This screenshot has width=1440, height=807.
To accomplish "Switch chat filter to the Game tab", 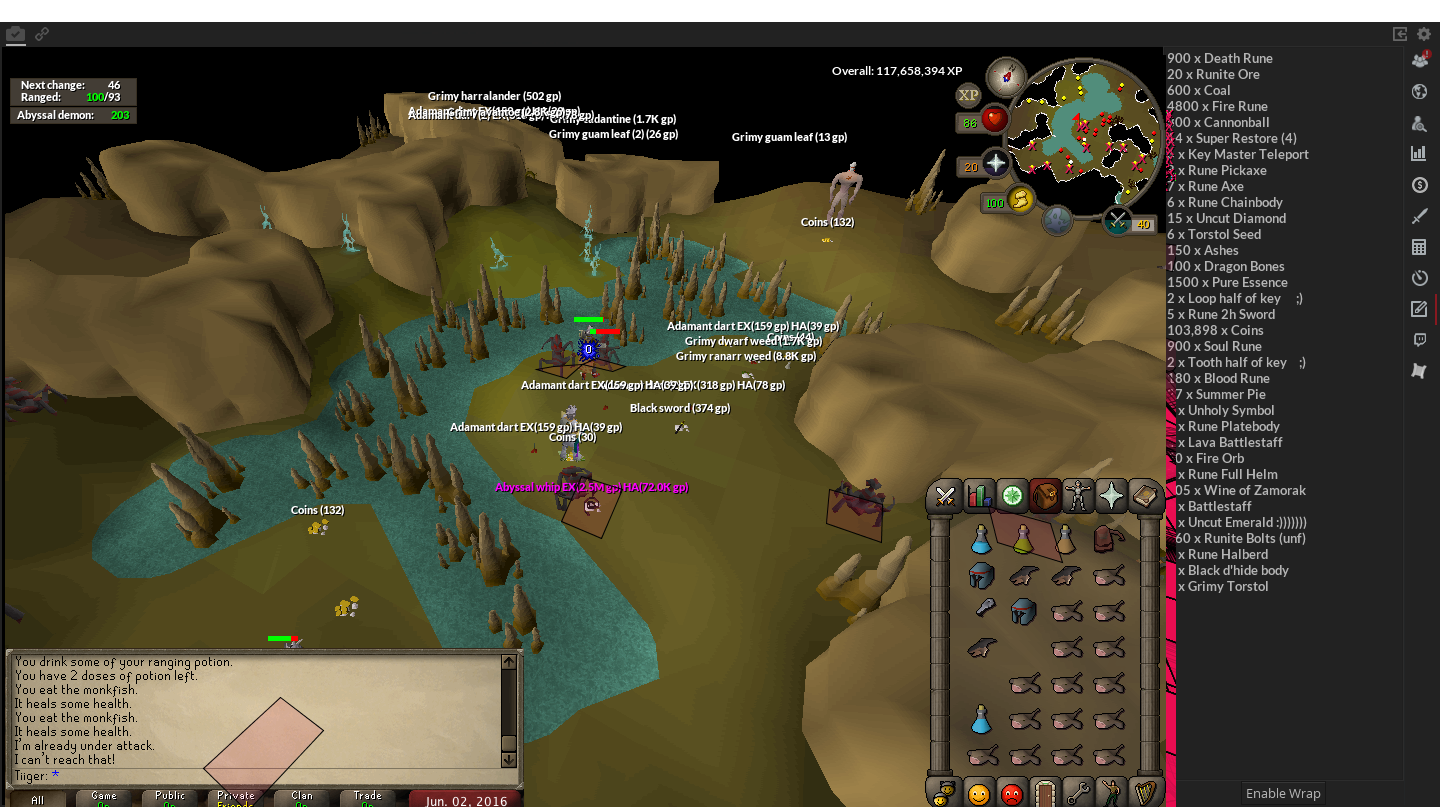I will [104, 798].
